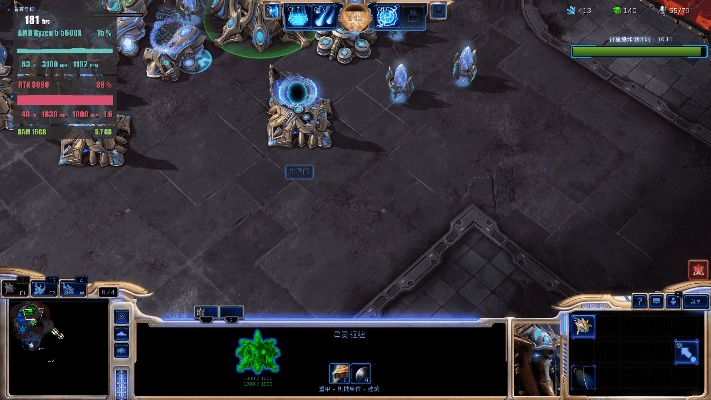
Task: Use the dark crescent ability in command card
Action: coord(583,376)
